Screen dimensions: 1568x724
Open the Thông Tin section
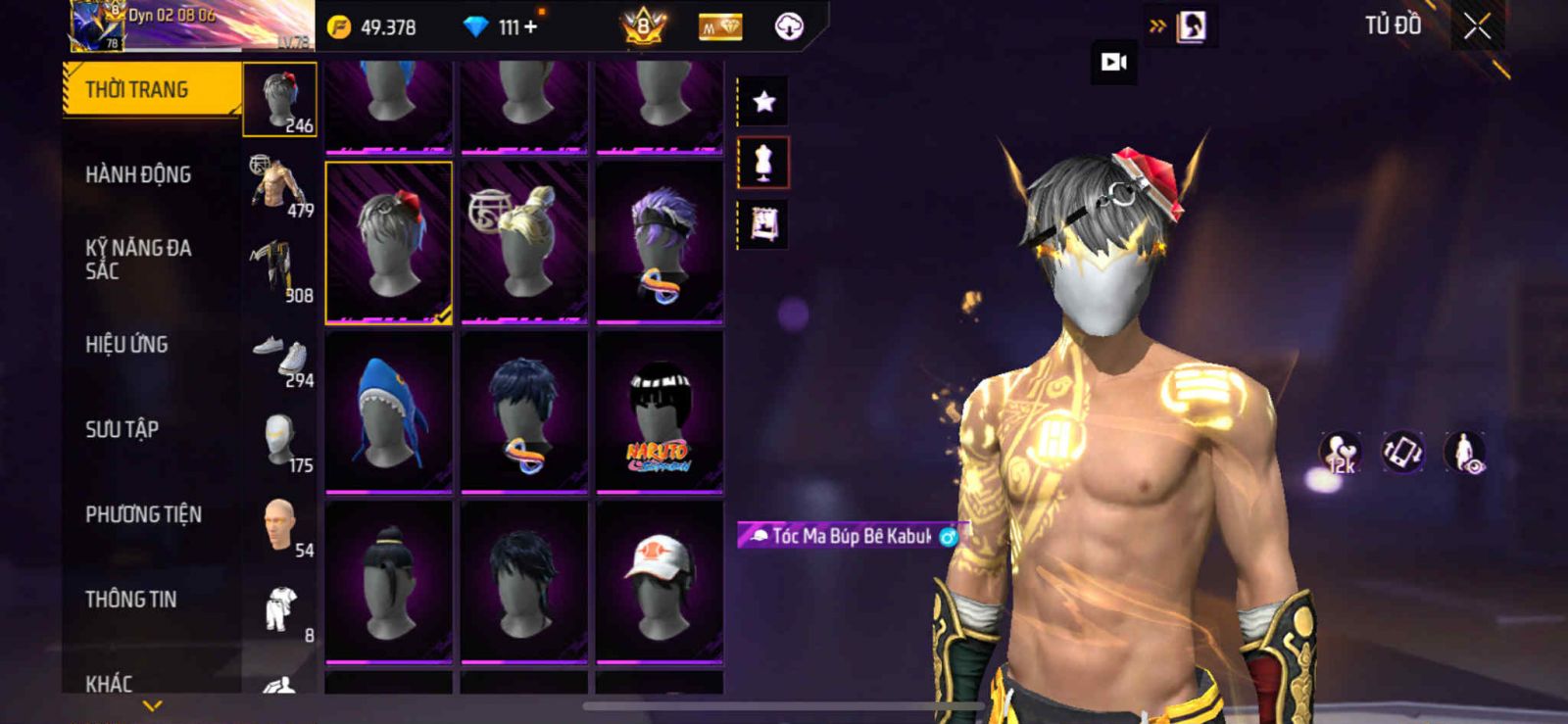[x=130, y=600]
